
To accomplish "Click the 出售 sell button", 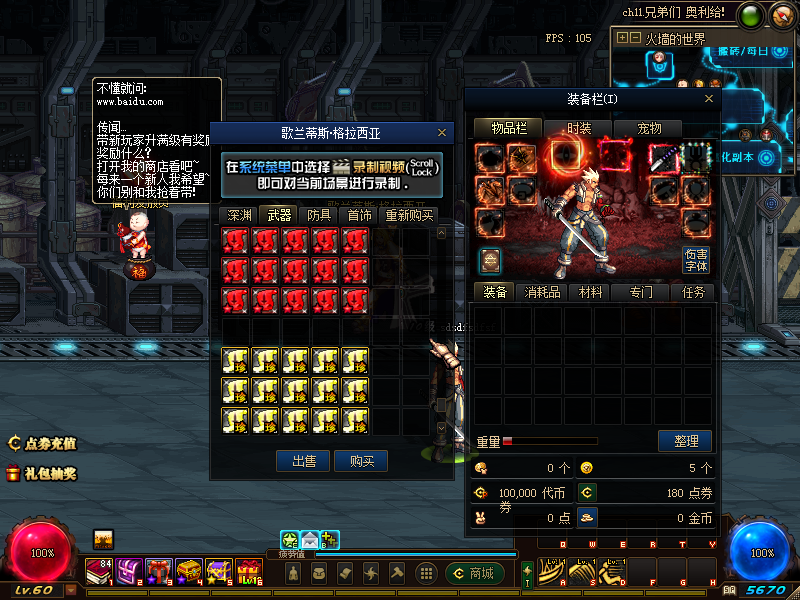I will 304,461.
